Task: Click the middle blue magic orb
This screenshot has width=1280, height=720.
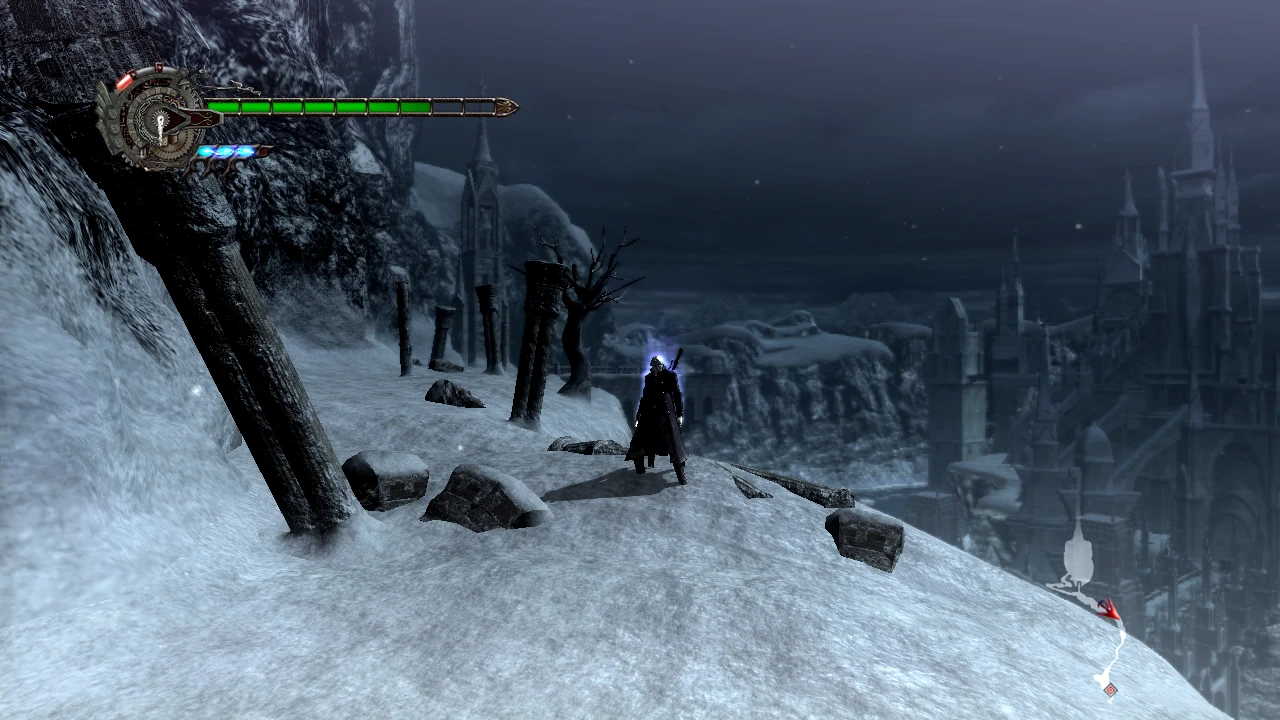Action: tap(224, 151)
